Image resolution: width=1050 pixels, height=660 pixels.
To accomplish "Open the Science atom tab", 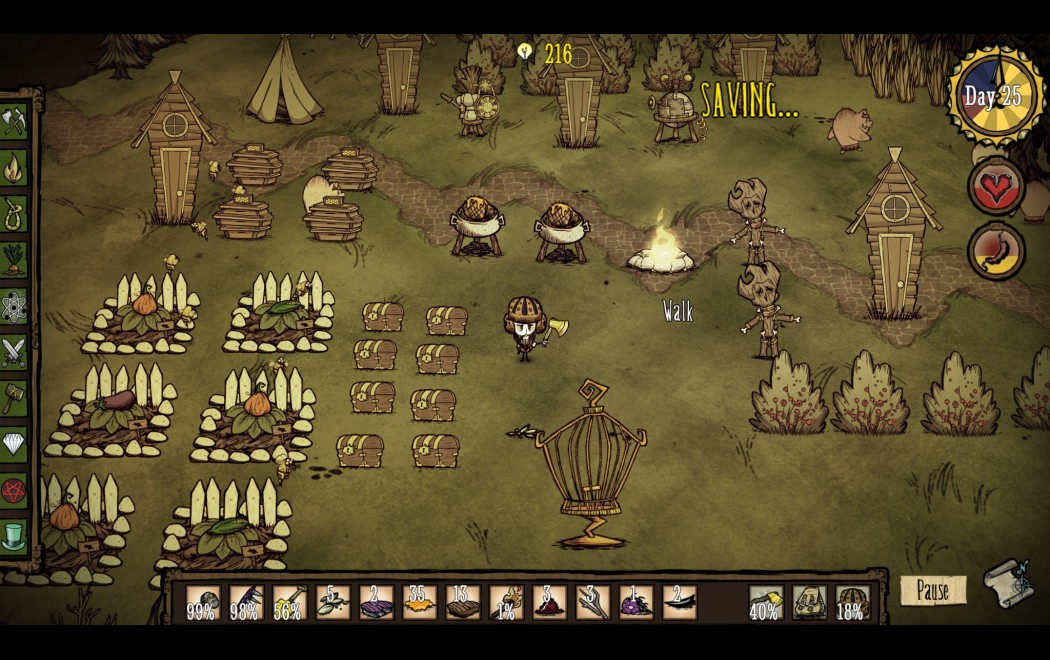I will 14,305.
